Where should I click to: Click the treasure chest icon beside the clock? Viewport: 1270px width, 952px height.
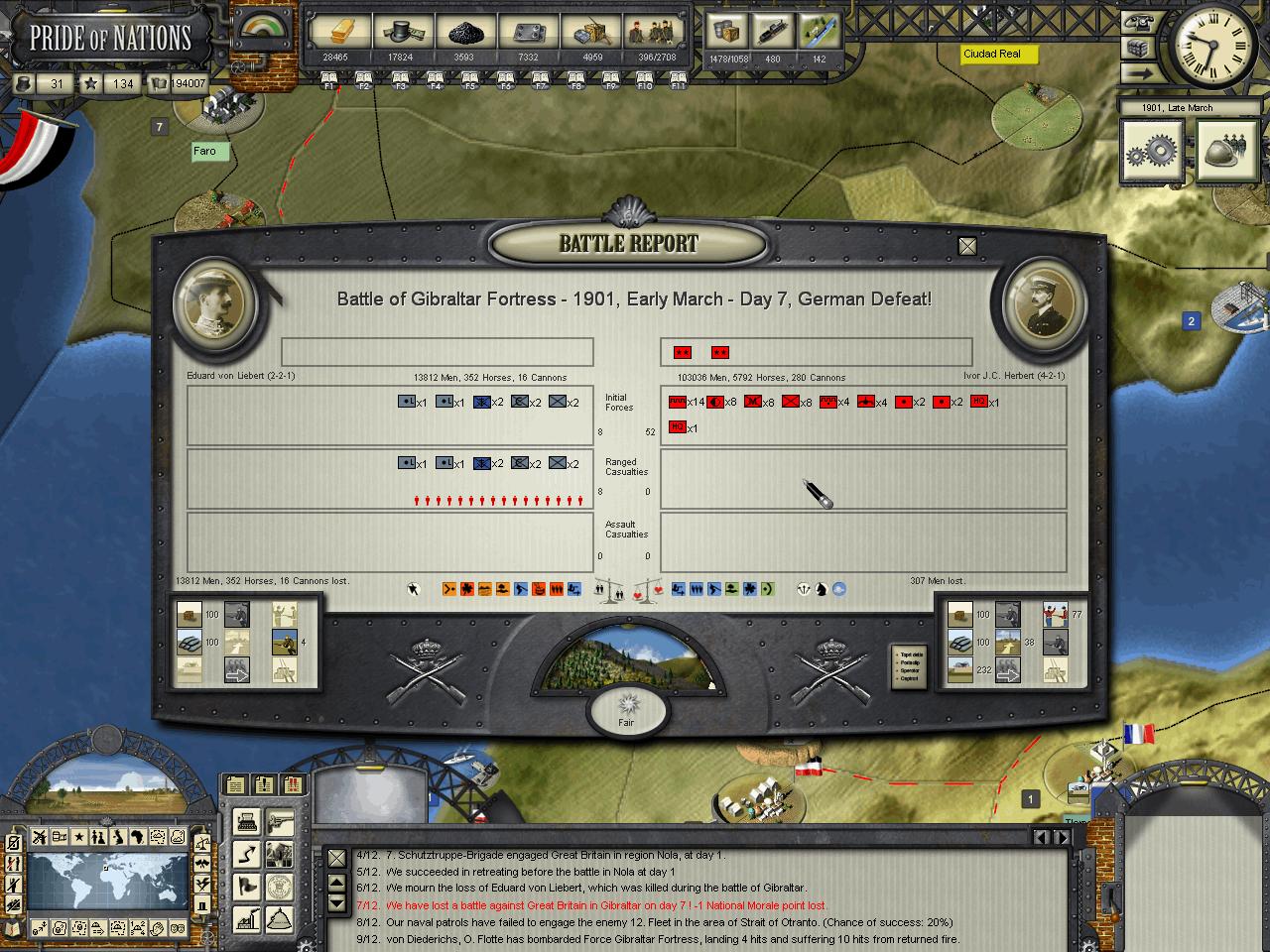pos(1138,48)
